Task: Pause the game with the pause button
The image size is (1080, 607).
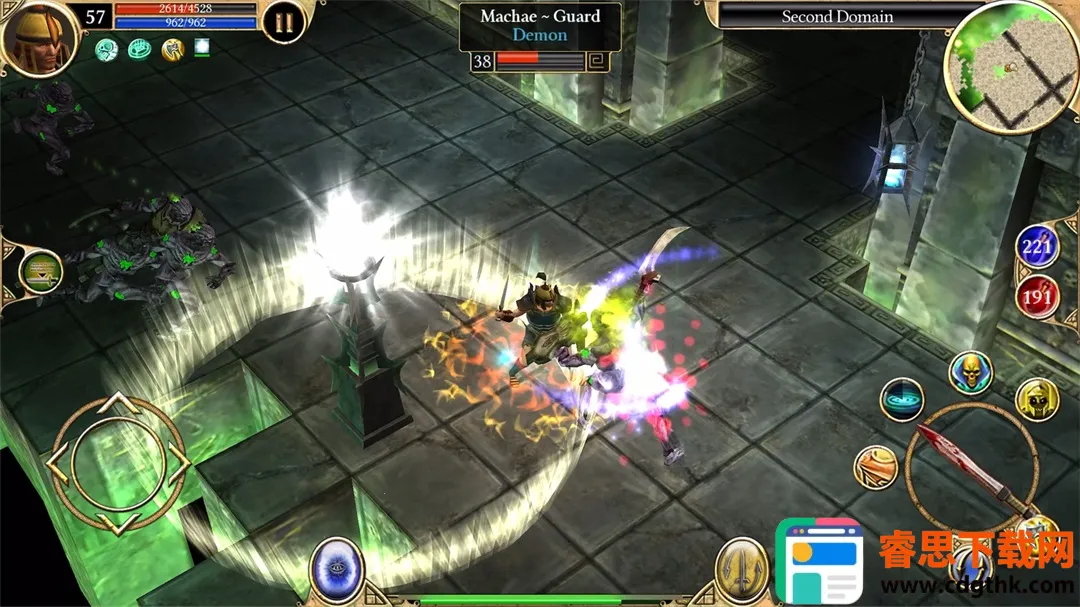Action: 284,21
